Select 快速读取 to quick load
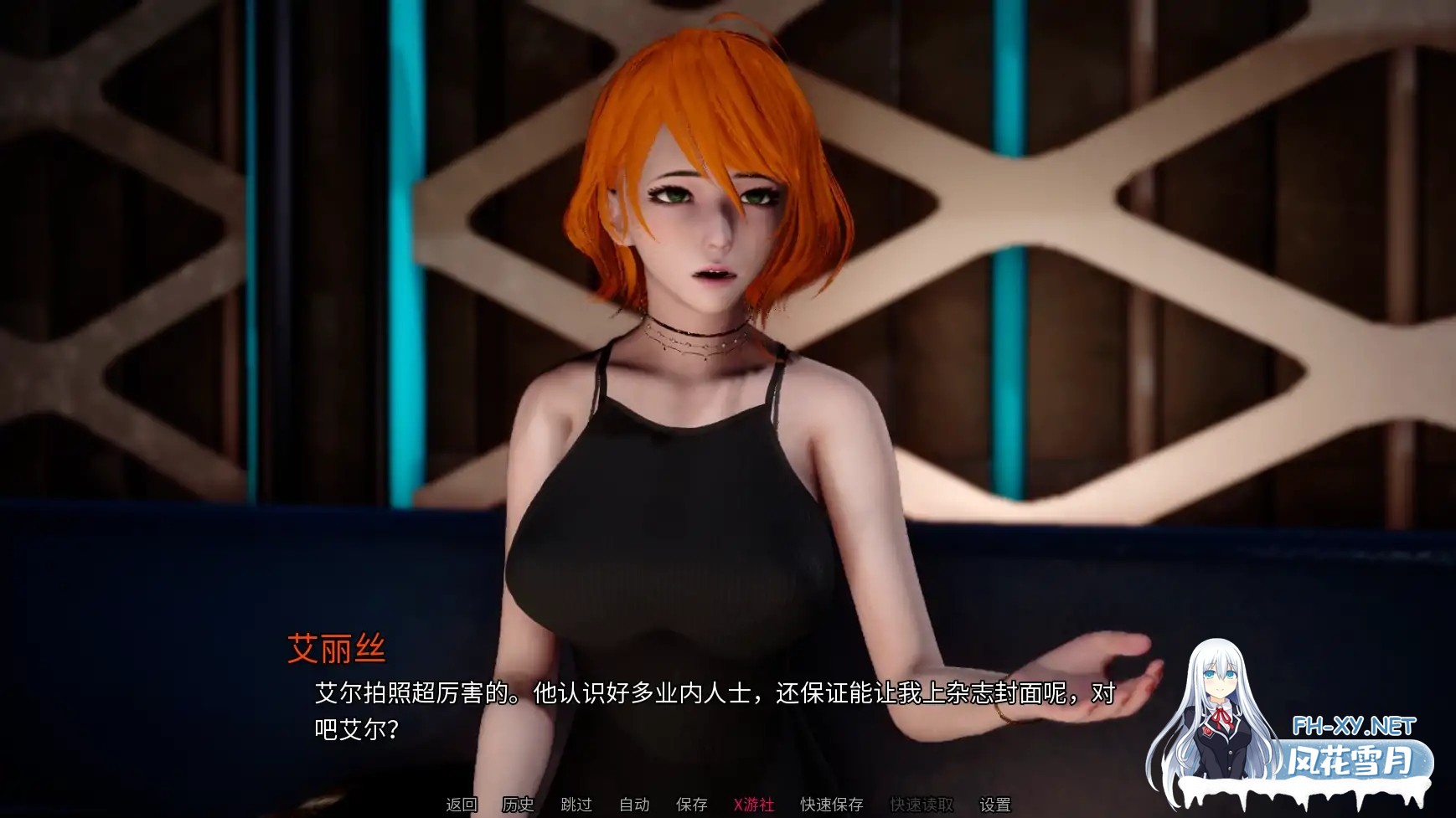The width and height of the screenshot is (1456, 818). (922, 806)
